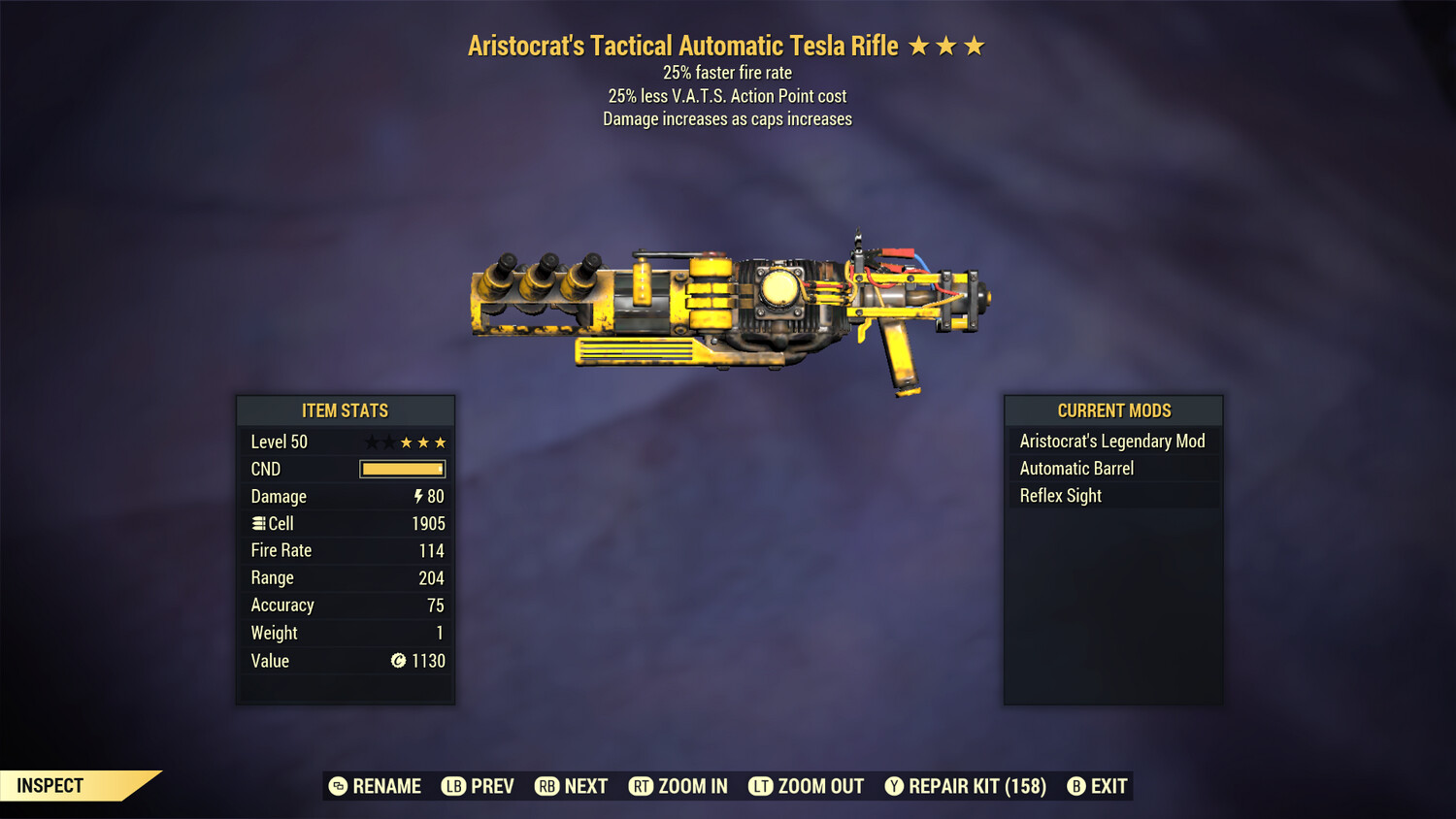Click the CND condition bar

(402, 469)
